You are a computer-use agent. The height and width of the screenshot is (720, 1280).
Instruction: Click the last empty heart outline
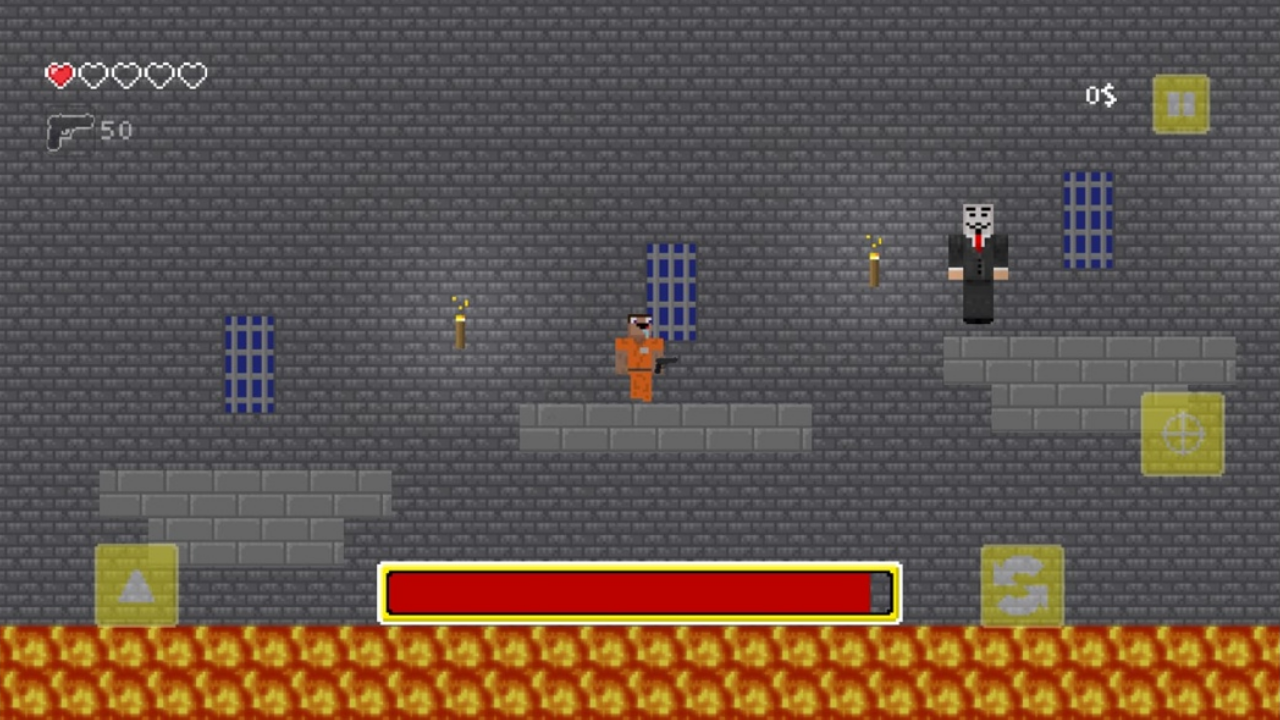coord(190,75)
